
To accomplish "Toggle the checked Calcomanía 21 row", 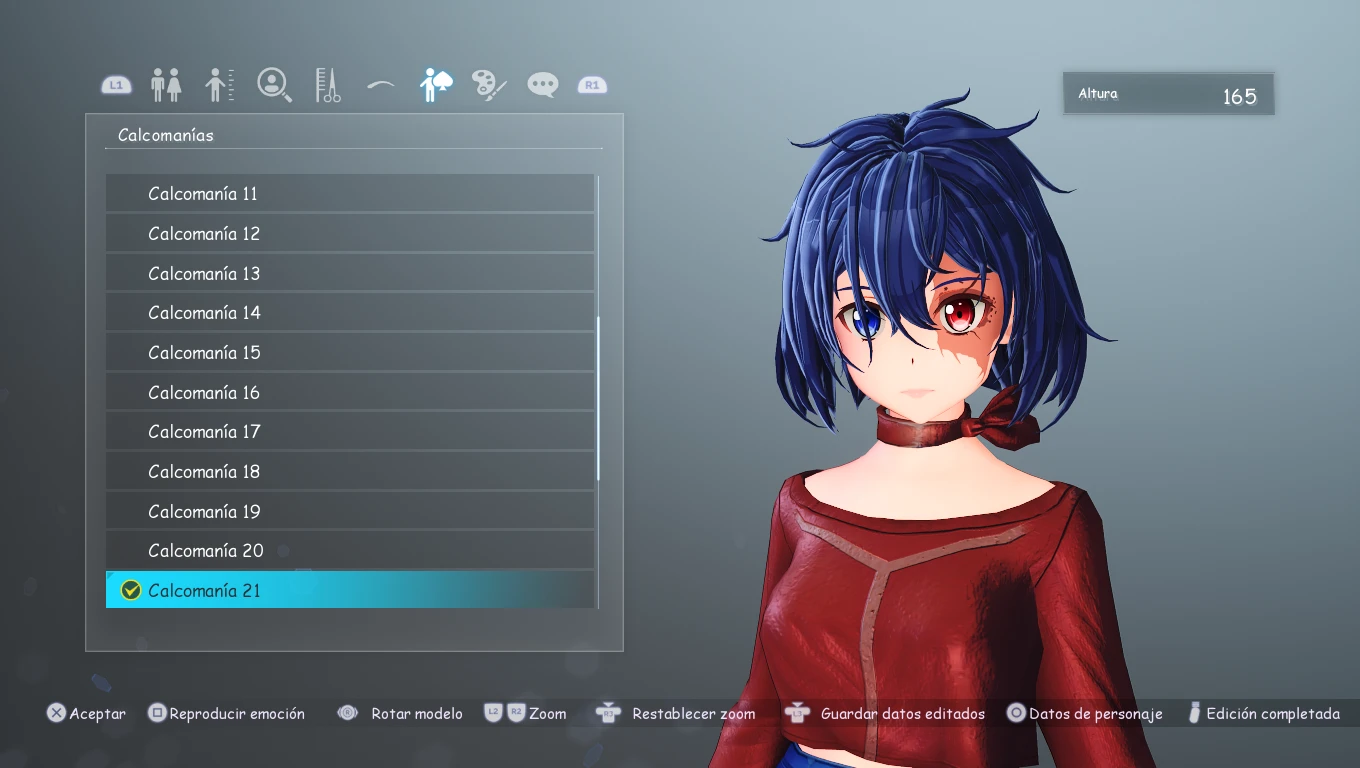I will pyautogui.click(x=350, y=590).
